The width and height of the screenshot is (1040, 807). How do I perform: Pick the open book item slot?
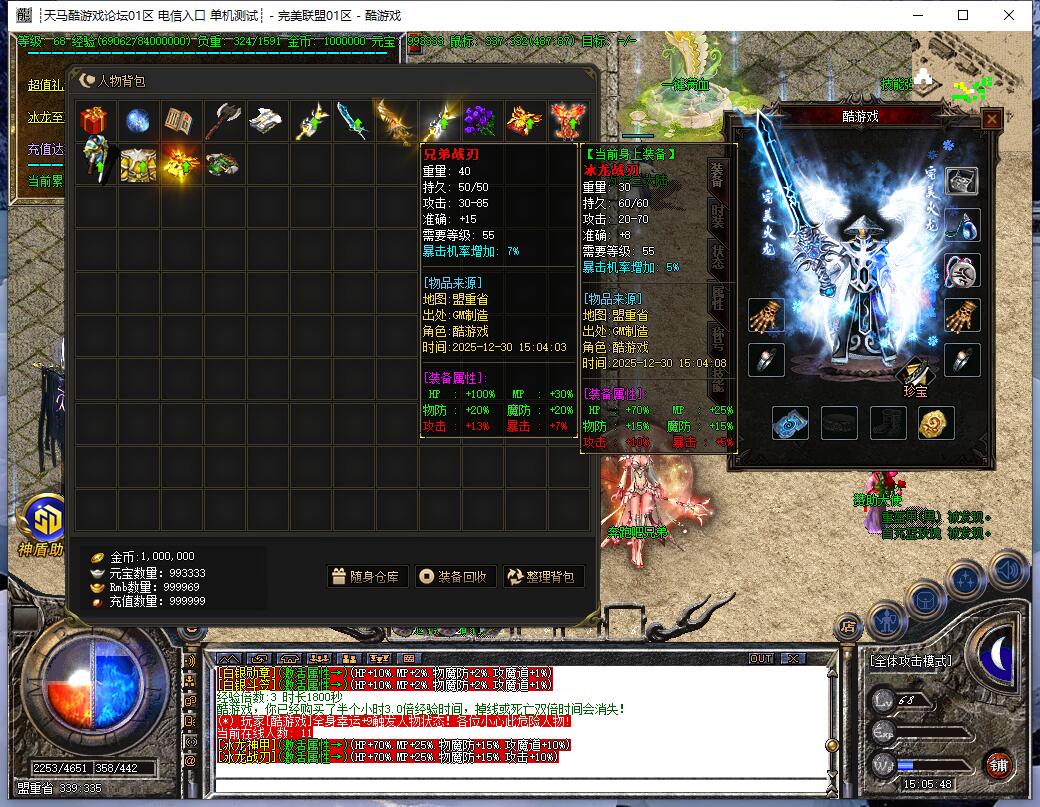(181, 121)
